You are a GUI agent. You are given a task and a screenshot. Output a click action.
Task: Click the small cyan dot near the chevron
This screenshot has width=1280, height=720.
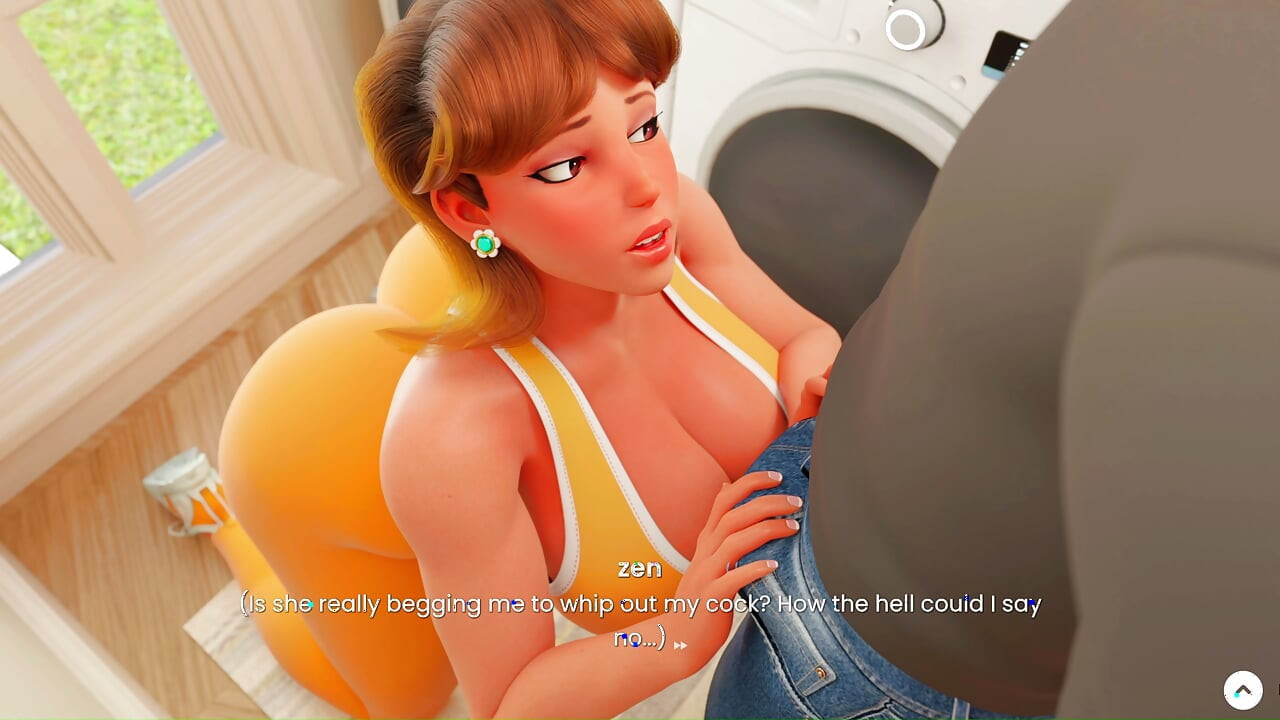click(x=1237, y=695)
